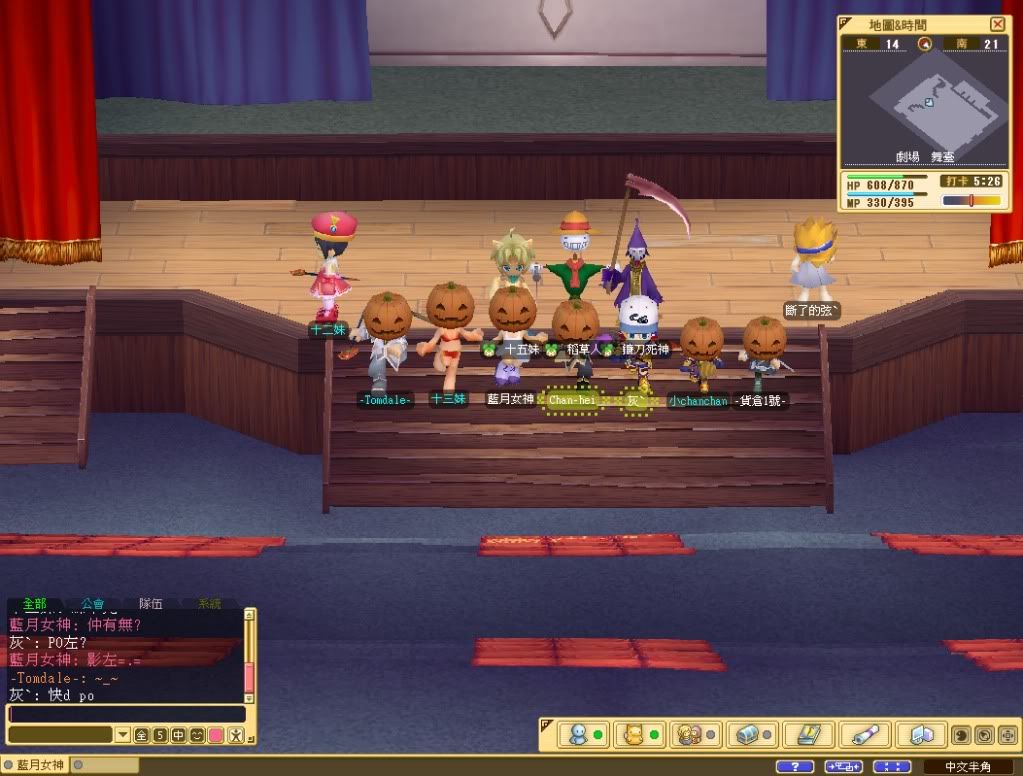
Task: Open the stick-figure action emote button
Action: (235, 735)
